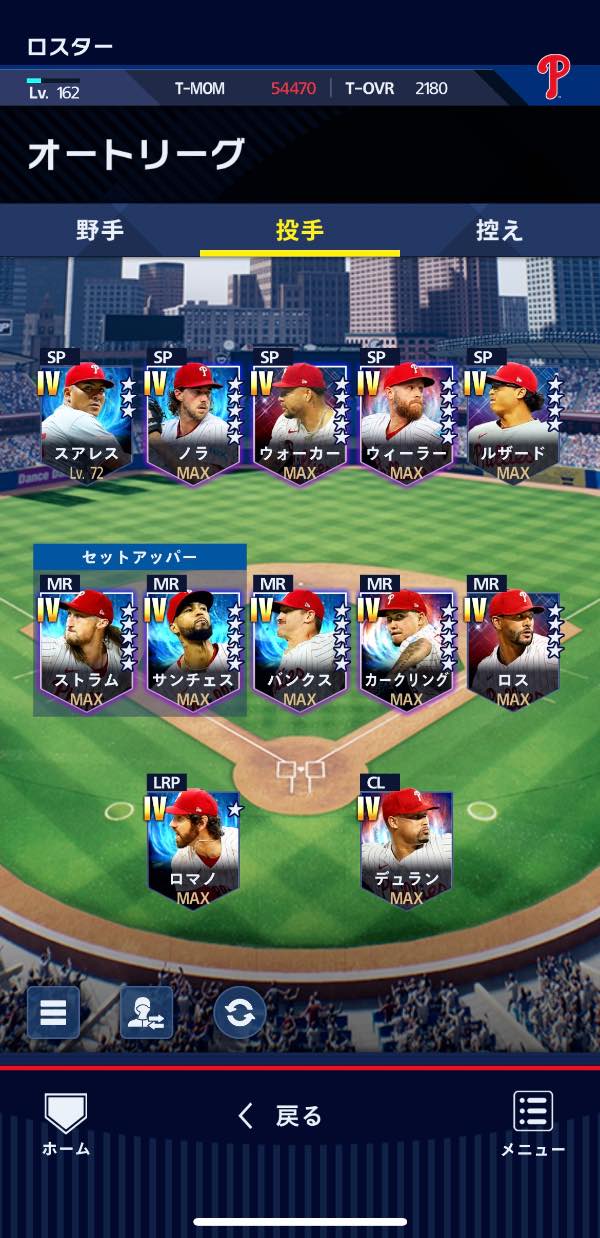Click the player swap icon
The height and width of the screenshot is (1238, 600).
tap(146, 1013)
